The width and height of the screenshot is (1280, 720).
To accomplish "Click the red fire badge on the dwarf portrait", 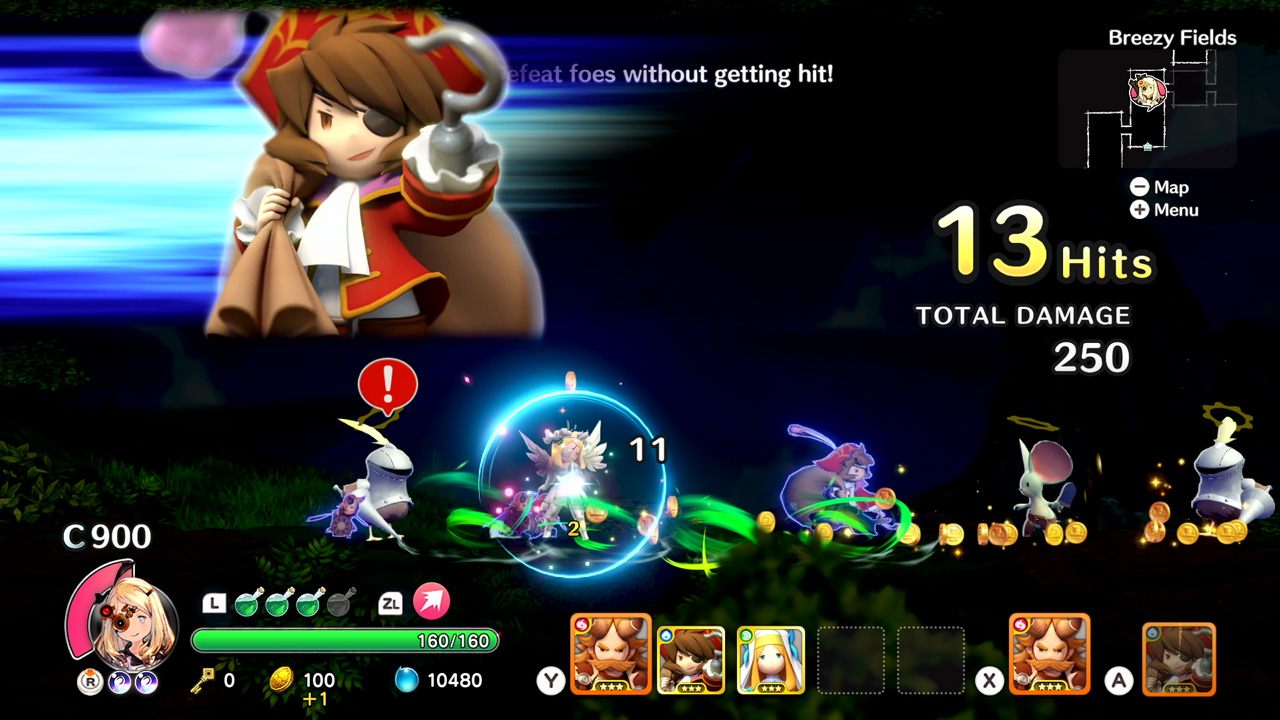I will pyautogui.click(x=582, y=625).
